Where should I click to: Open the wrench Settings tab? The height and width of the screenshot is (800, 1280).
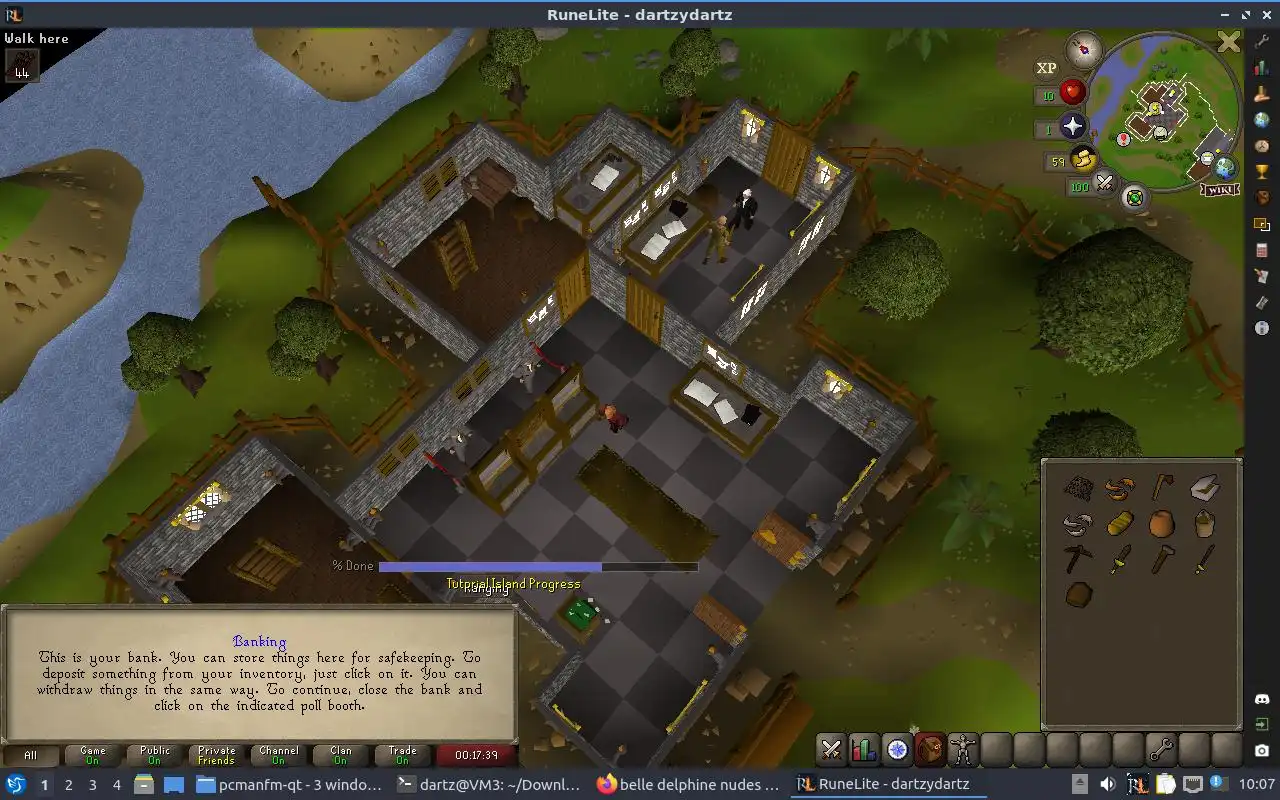(1160, 749)
